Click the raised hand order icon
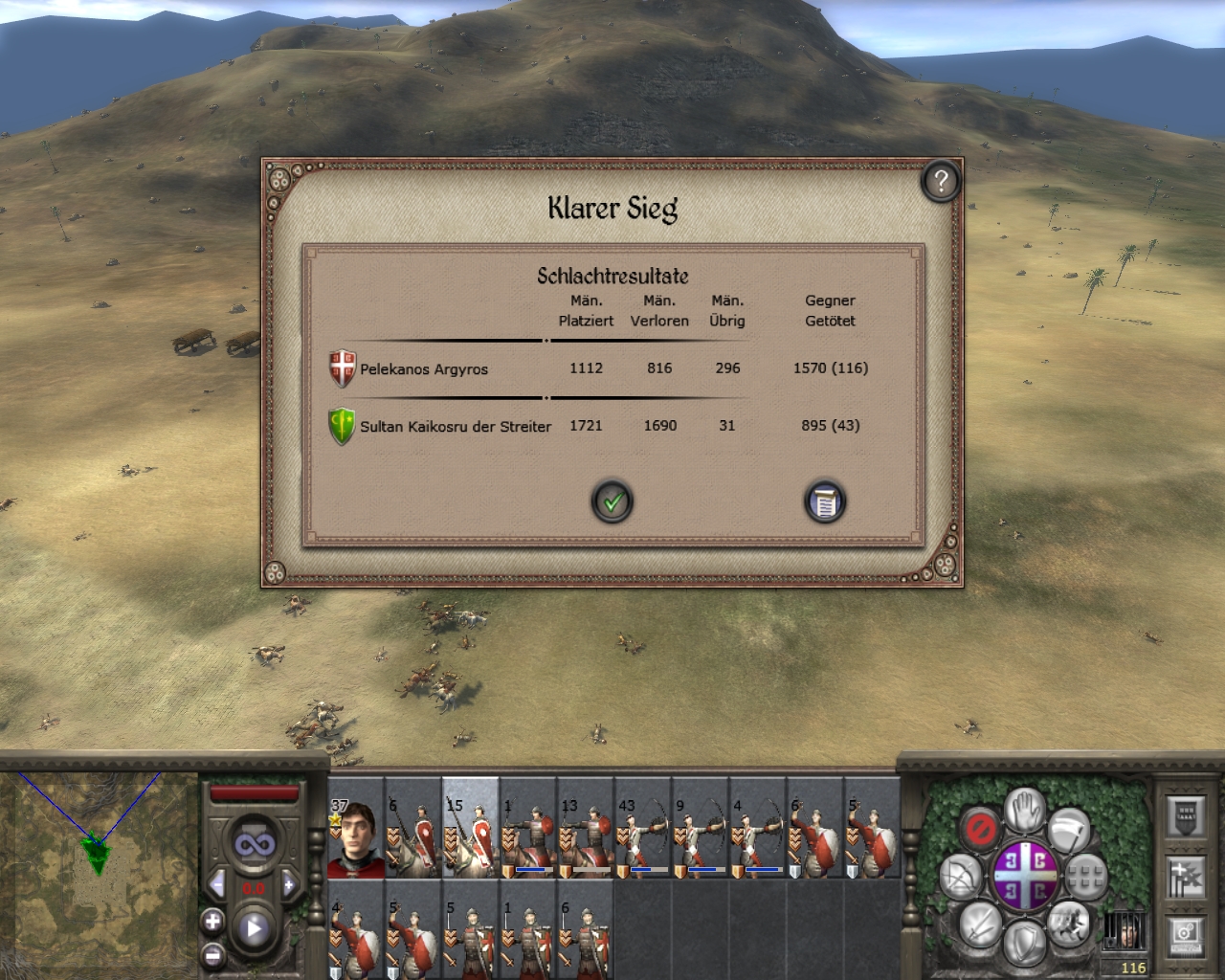This screenshot has height=980, width=1225. coord(1025,809)
